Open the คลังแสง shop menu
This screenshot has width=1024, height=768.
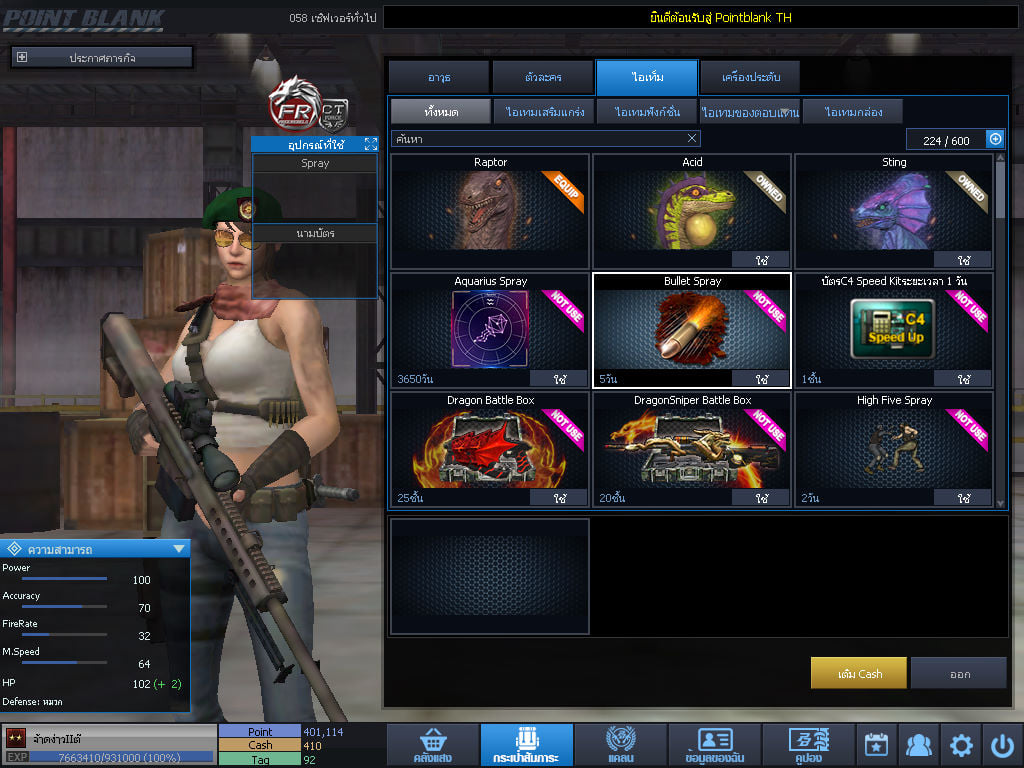point(432,745)
